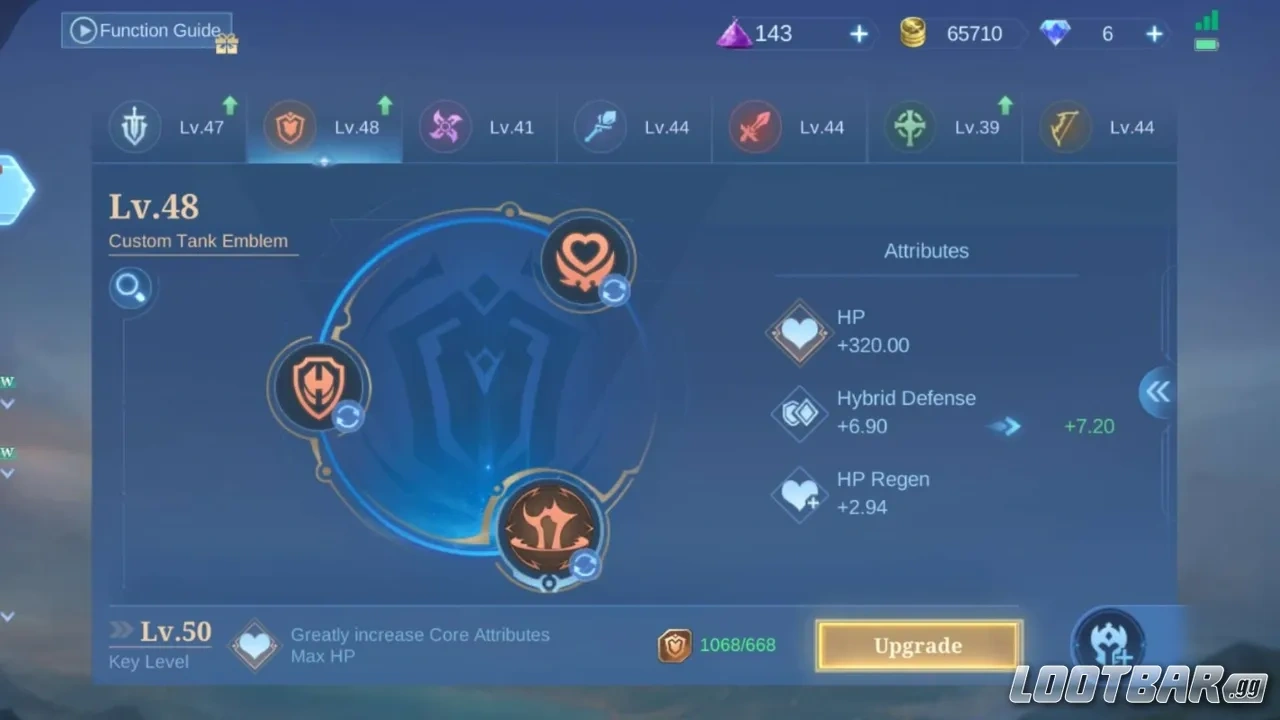The width and height of the screenshot is (1280, 720).
Task: Click the swap icon on the heart talent
Action: [613, 291]
